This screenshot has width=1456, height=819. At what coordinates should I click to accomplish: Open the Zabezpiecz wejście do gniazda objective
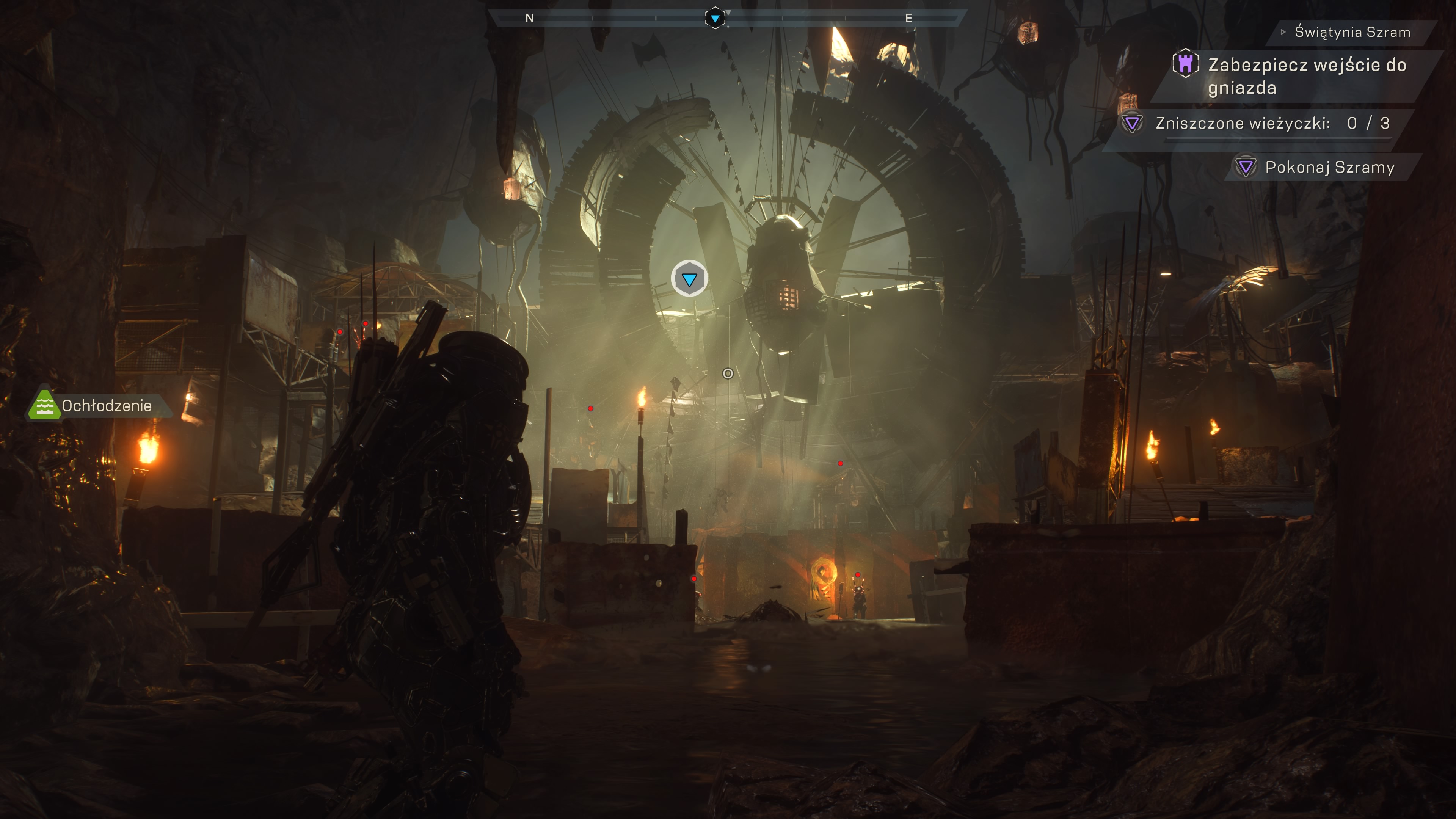[1307, 76]
